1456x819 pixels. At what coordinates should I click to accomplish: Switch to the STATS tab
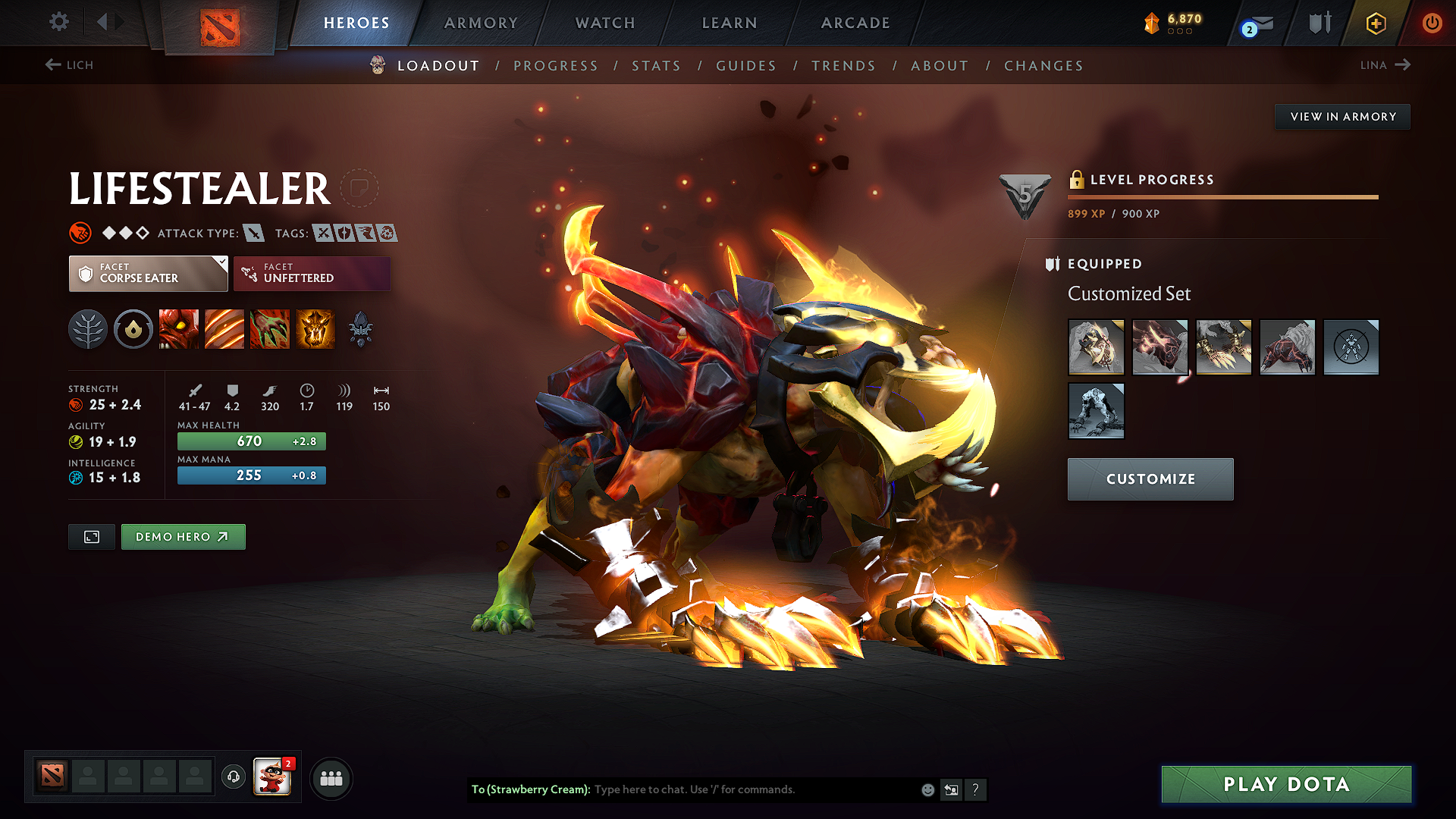[x=656, y=65]
